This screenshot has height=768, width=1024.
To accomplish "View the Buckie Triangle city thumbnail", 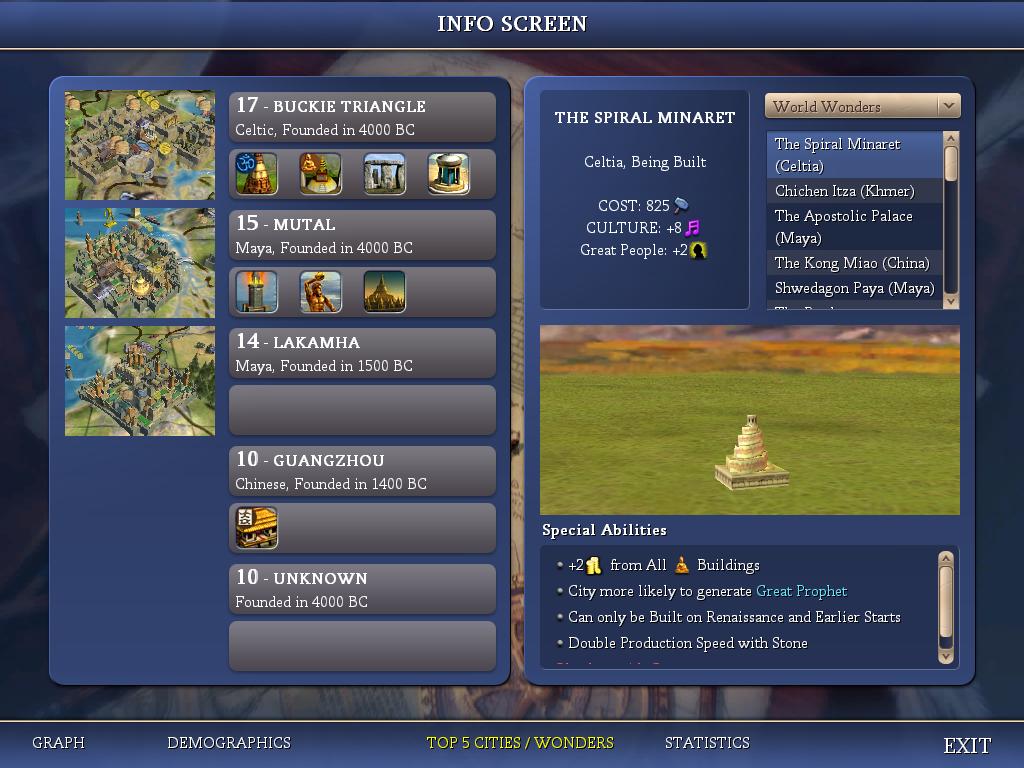I will 140,146.
